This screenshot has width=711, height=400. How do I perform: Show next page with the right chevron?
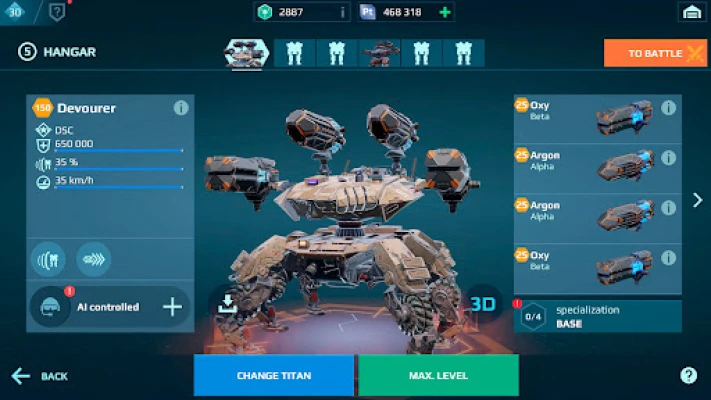tap(697, 200)
